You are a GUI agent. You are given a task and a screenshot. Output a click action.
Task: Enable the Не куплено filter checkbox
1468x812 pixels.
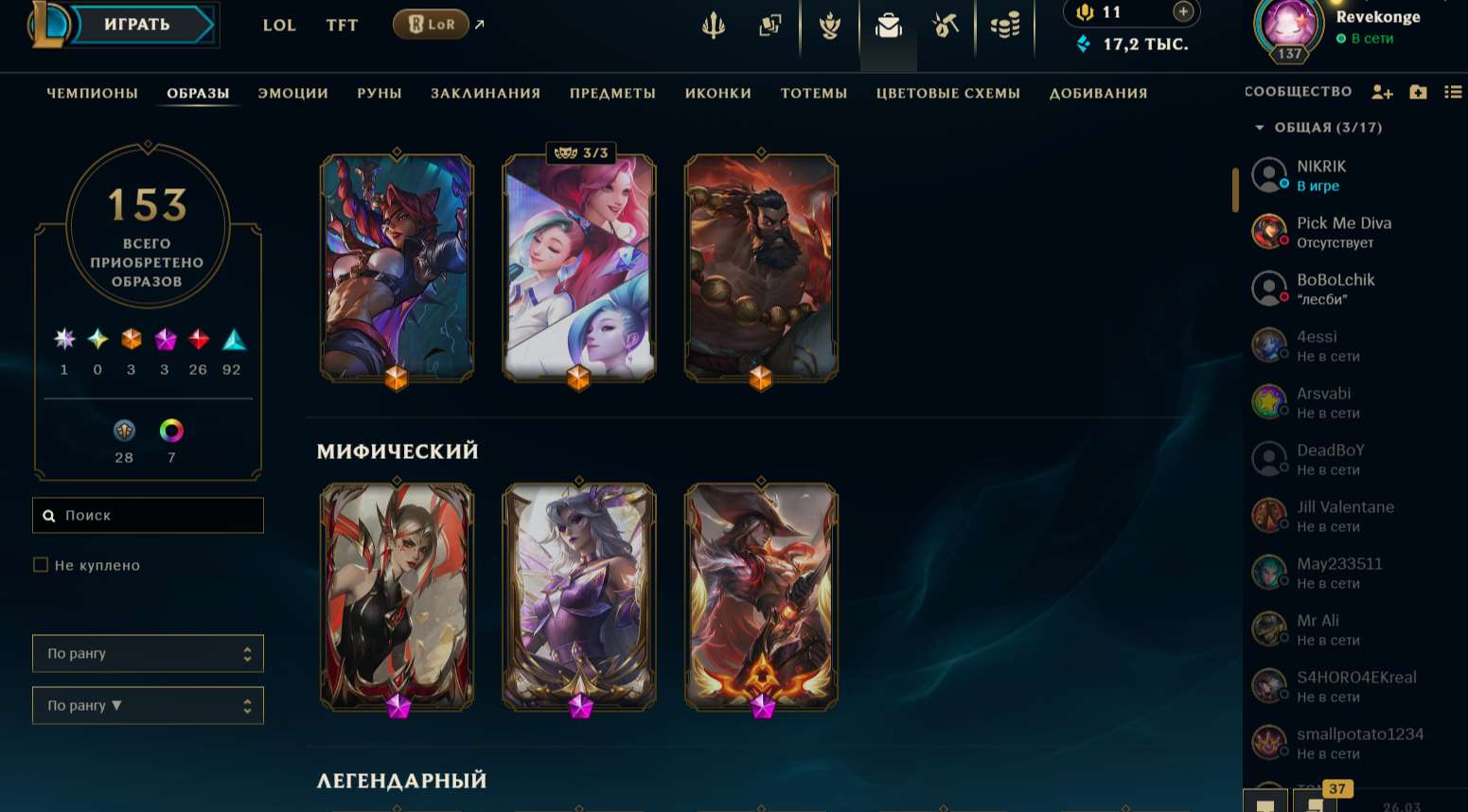pos(41,564)
